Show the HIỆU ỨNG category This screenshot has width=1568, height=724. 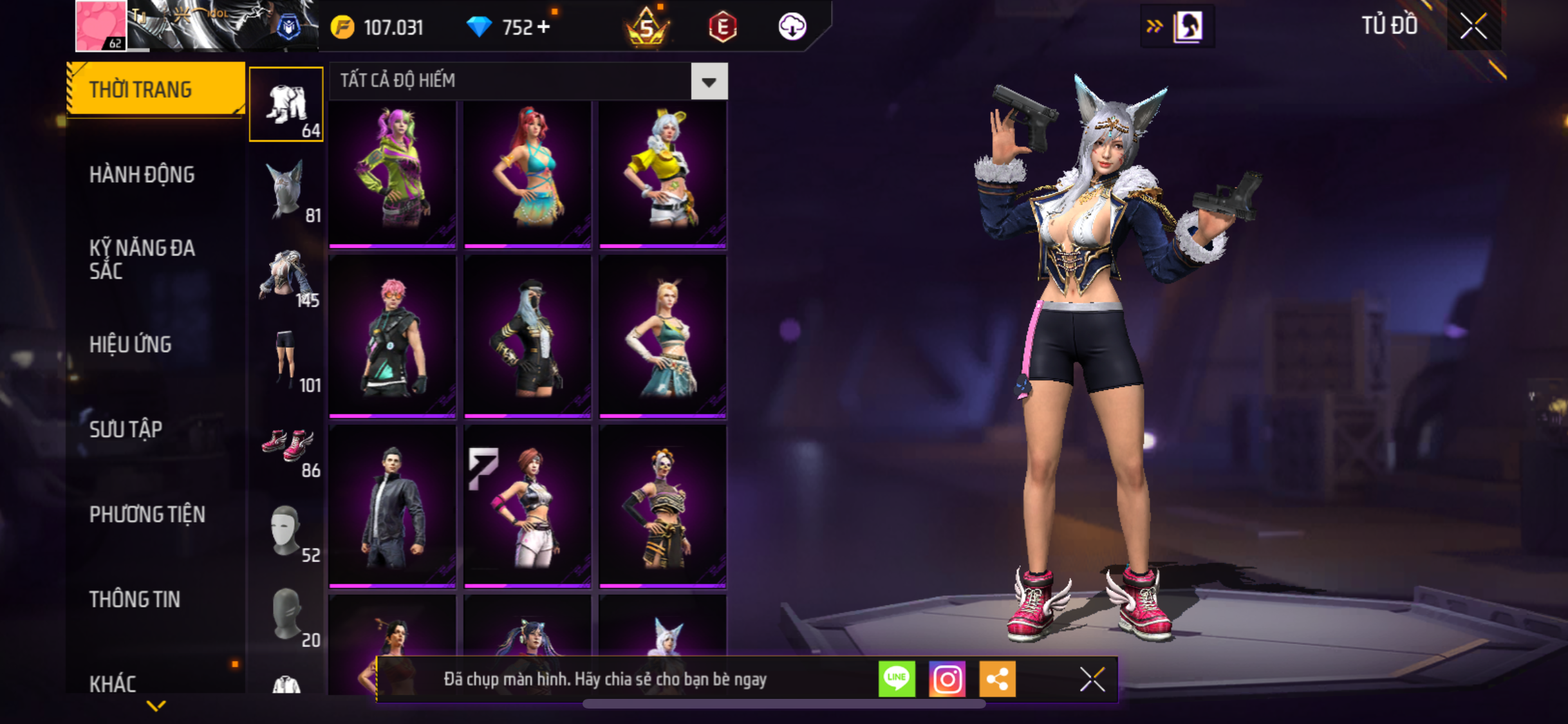(x=131, y=344)
